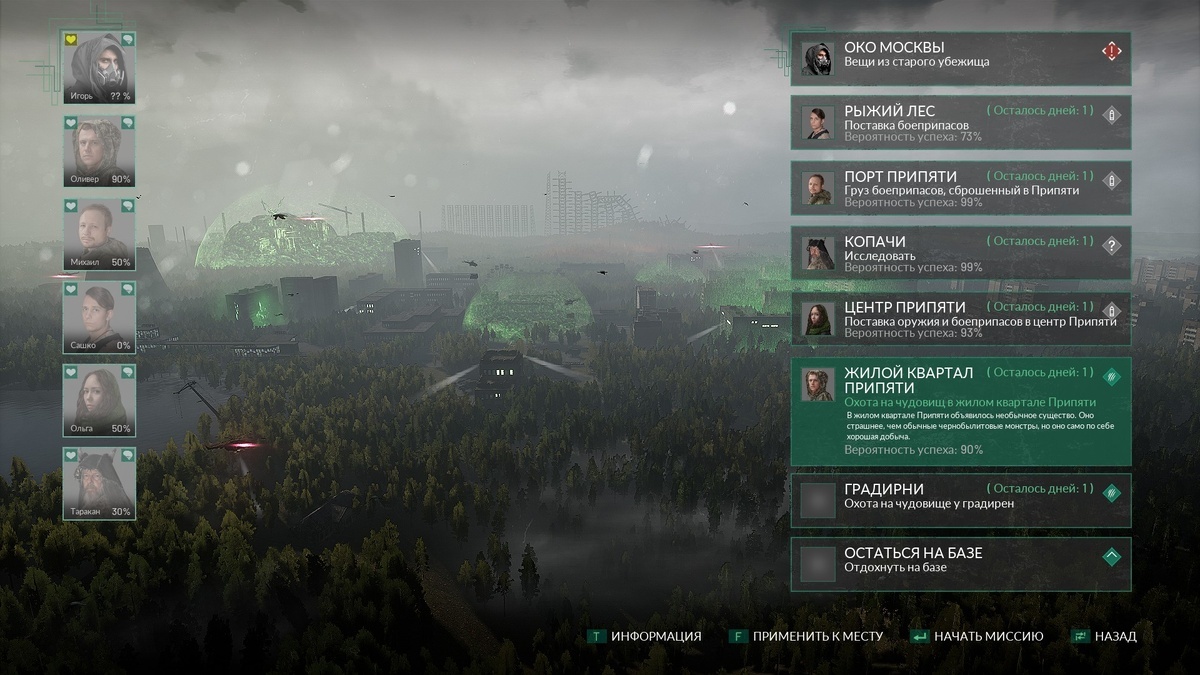
Task: Click the red alert icon on Око Москвы
Action: pyautogui.click(x=1111, y=50)
